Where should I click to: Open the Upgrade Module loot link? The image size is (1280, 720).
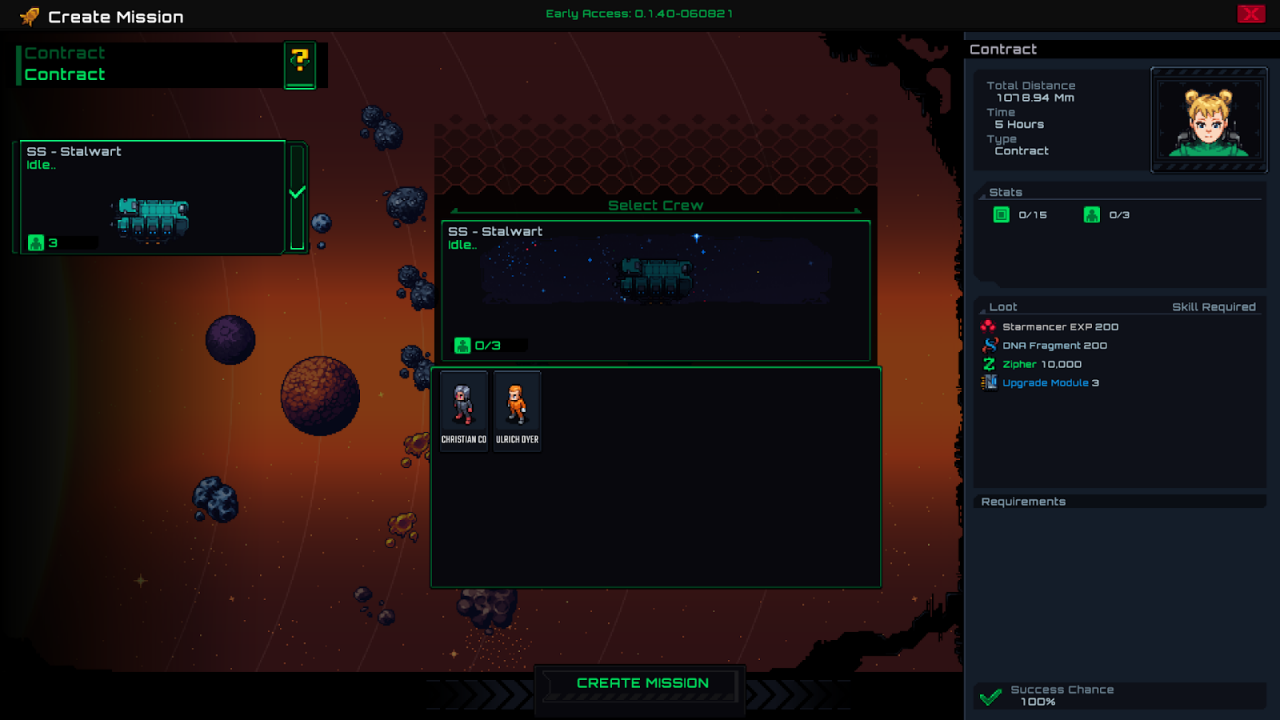click(x=1045, y=383)
